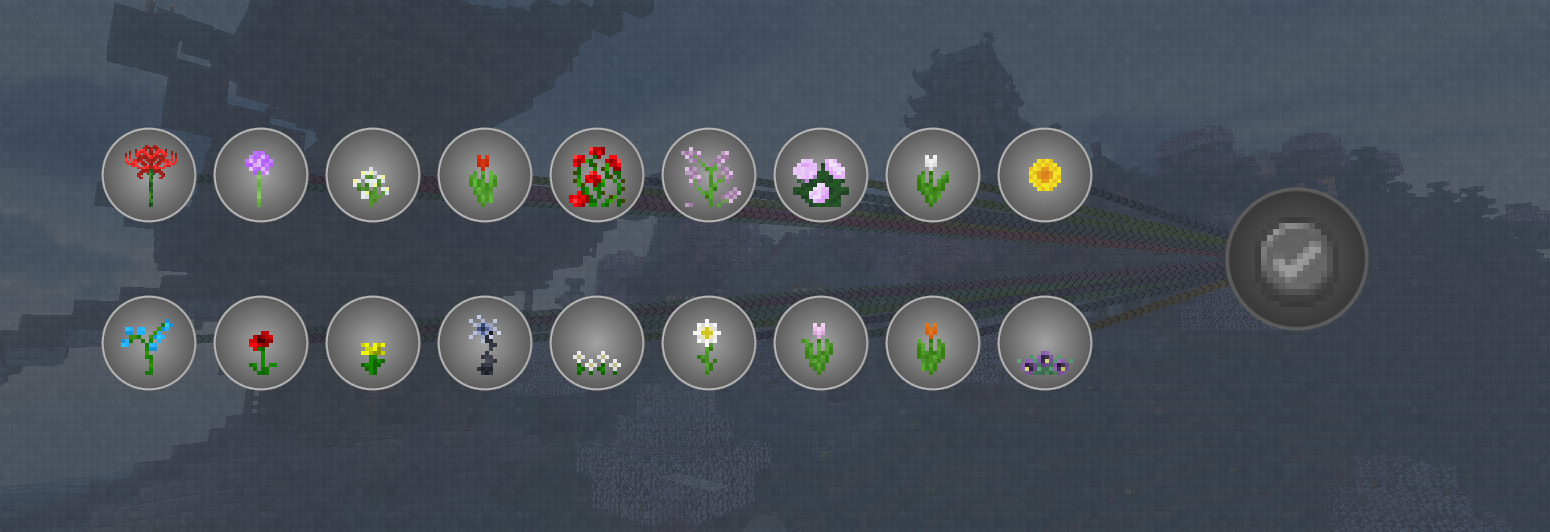Choose the low purple flowers
Screen dimensions: 1550x532
[1045, 343]
